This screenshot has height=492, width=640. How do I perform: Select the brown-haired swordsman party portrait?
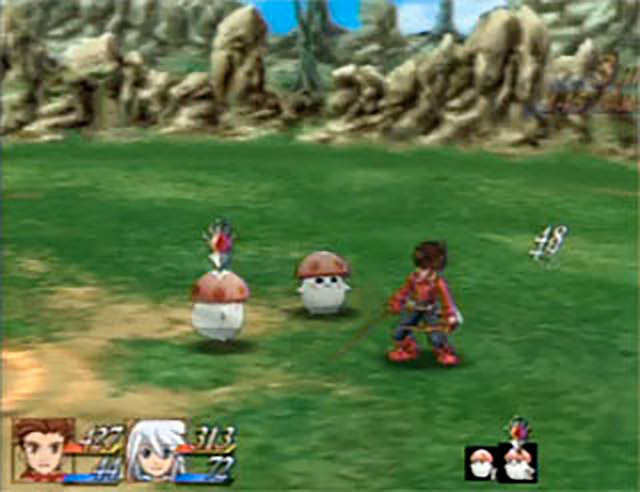click(x=43, y=450)
